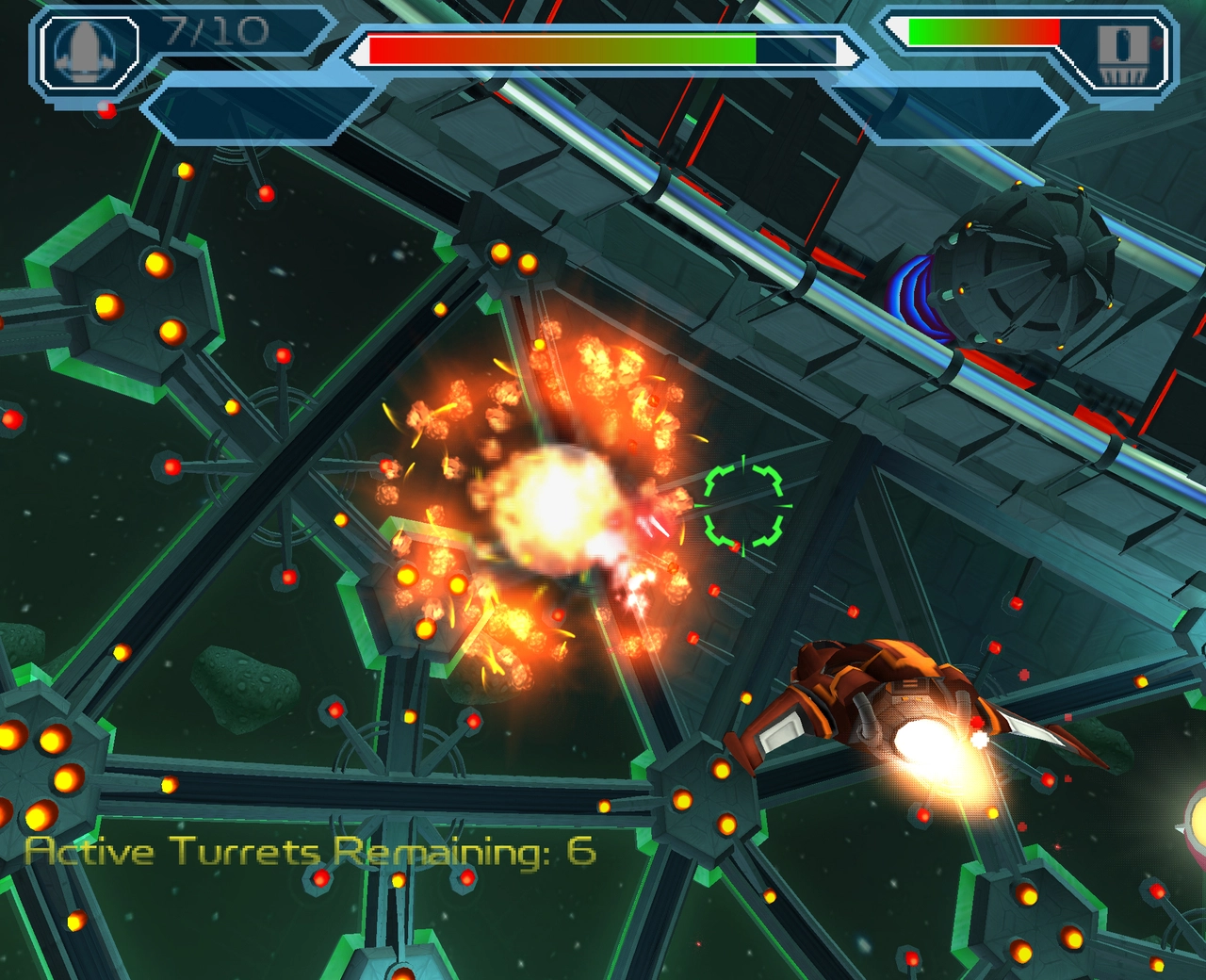Select the weapon cannon icon
The width and height of the screenshot is (1206, 980).
coord(1124,52)
